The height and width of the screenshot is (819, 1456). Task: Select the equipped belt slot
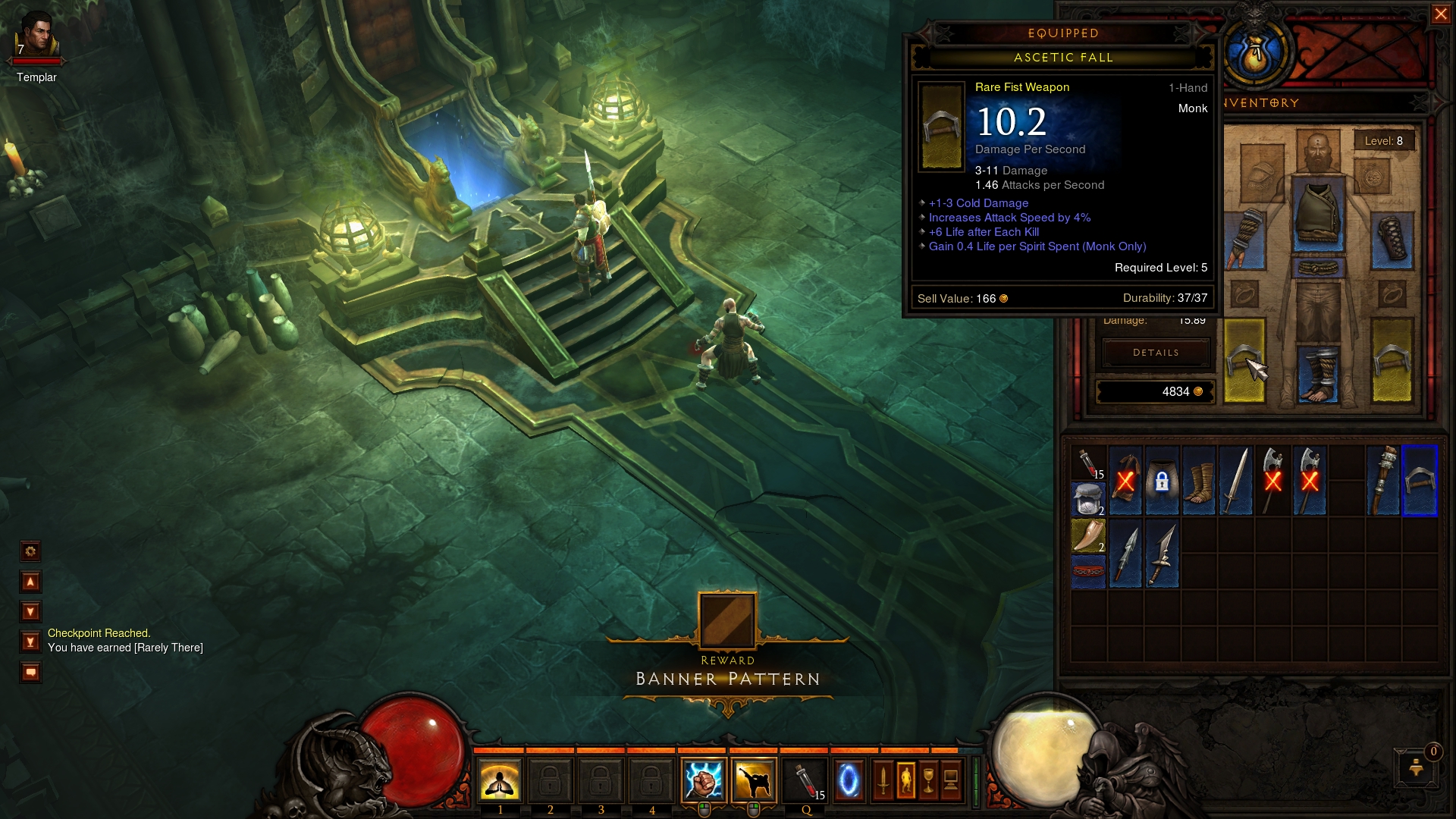pos(1318,268)
